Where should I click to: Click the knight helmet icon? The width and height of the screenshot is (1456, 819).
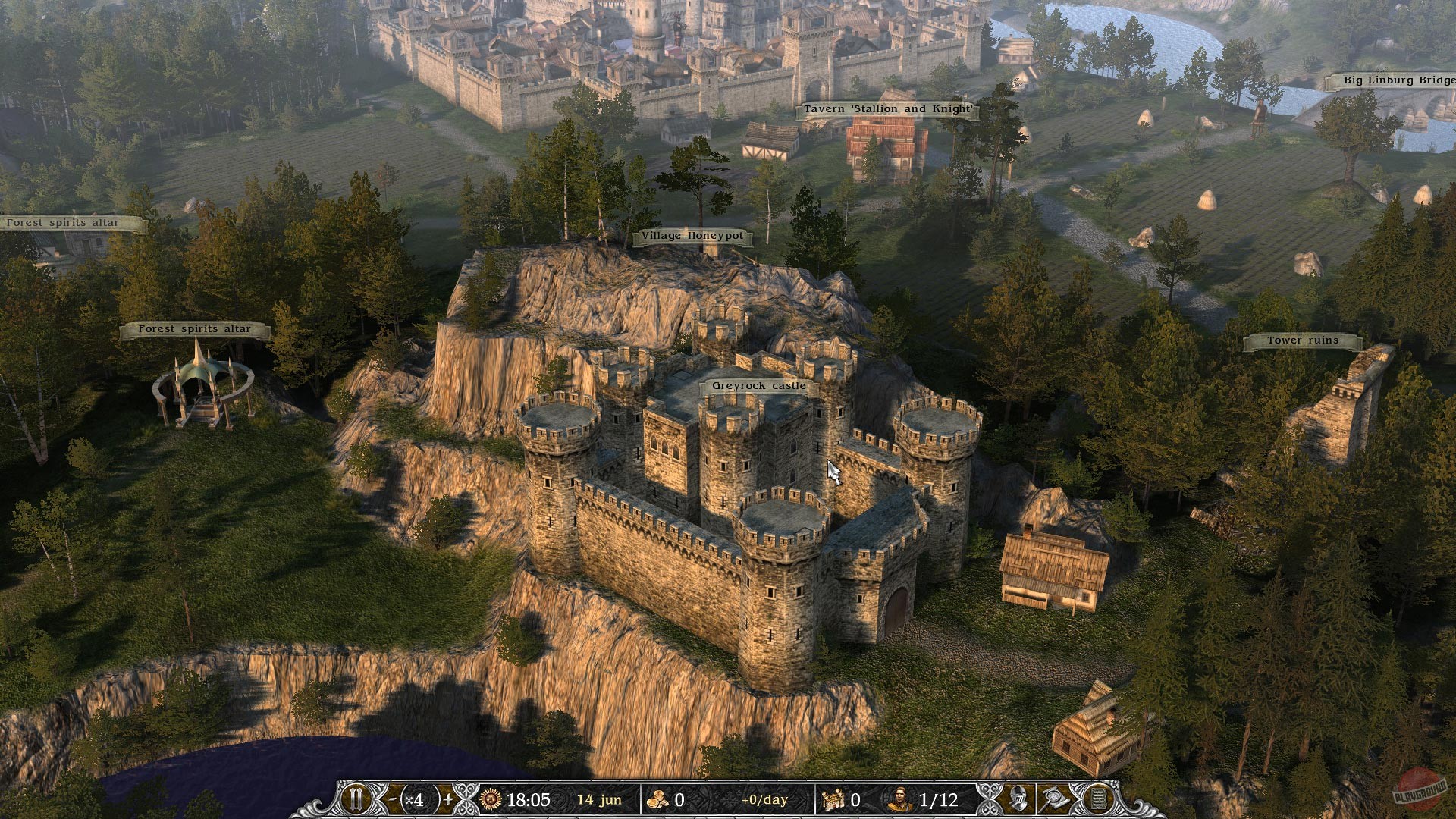tap(1018, 798)
